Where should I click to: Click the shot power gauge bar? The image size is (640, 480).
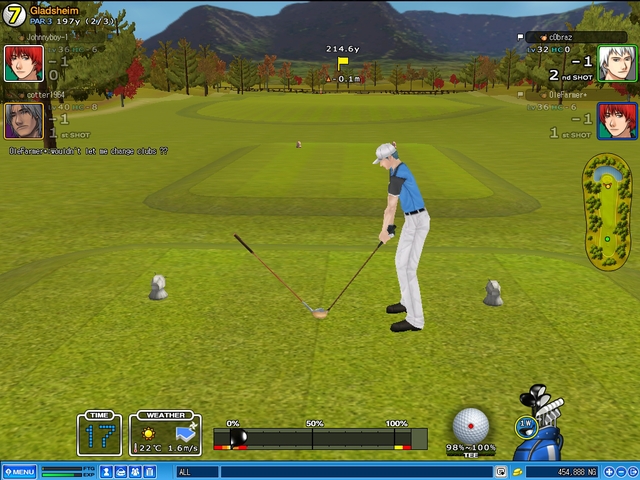[320, 438]
